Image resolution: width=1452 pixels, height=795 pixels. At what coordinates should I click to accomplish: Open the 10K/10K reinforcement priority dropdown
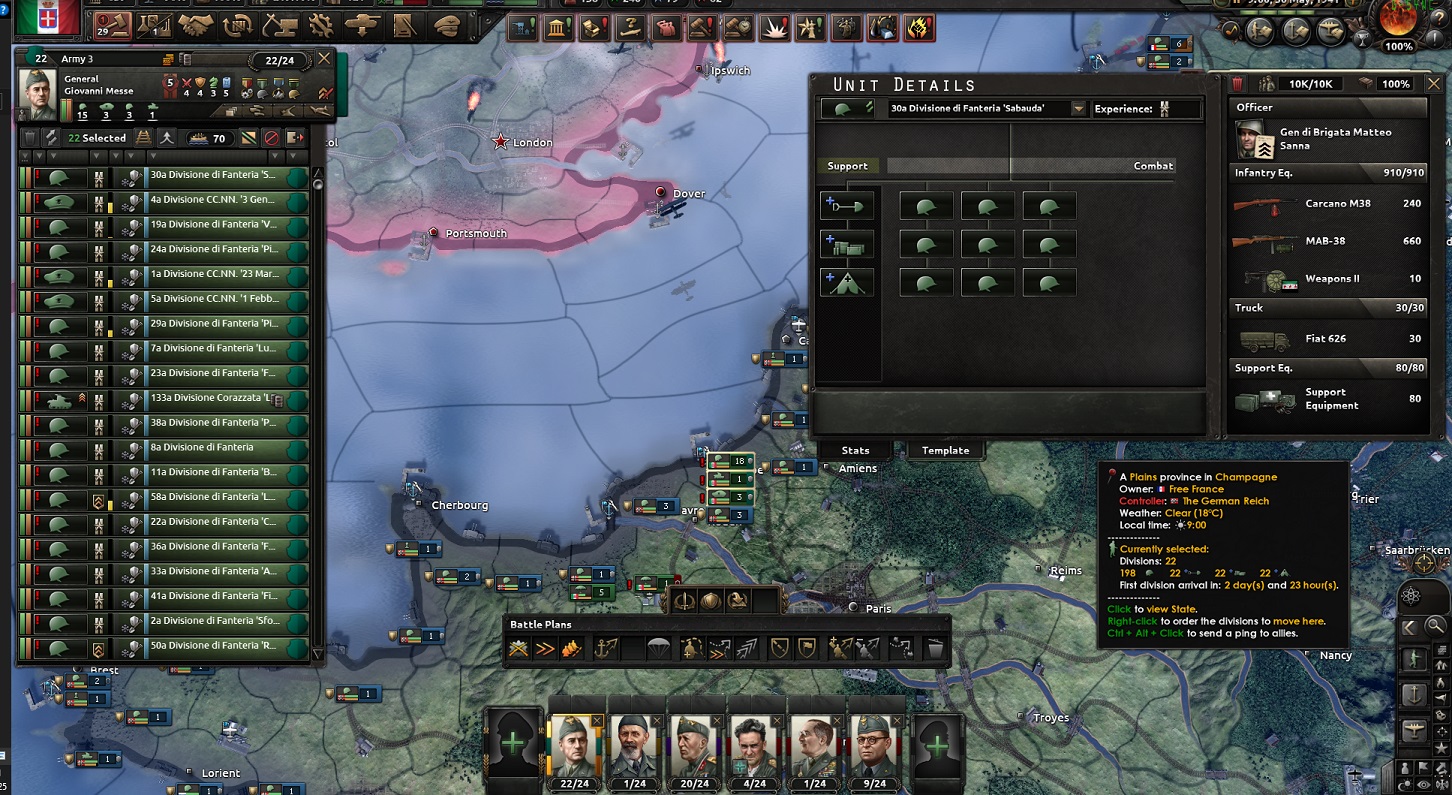(x=1312, y=83)
